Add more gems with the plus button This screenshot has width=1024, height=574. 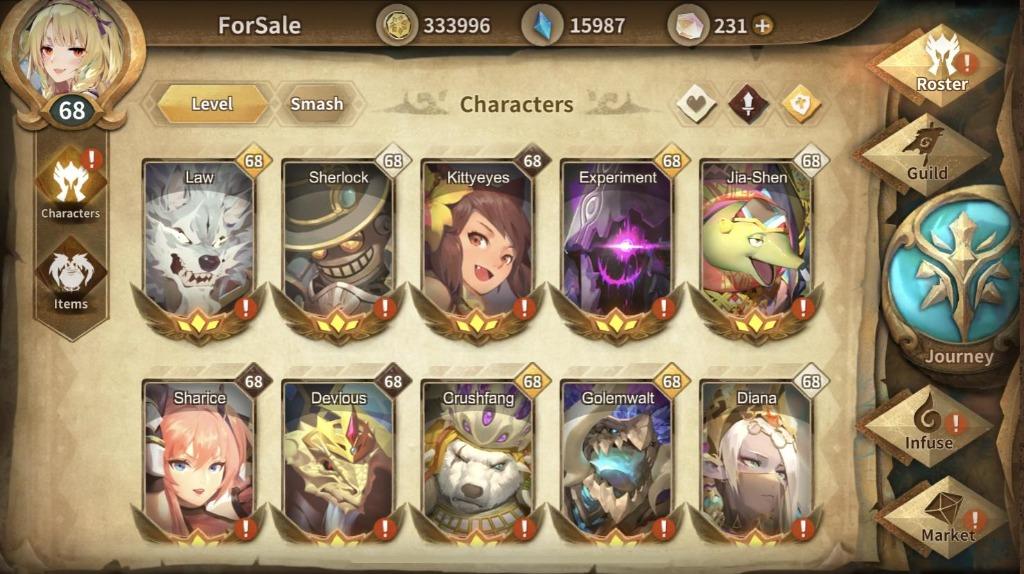pos(763,25)
